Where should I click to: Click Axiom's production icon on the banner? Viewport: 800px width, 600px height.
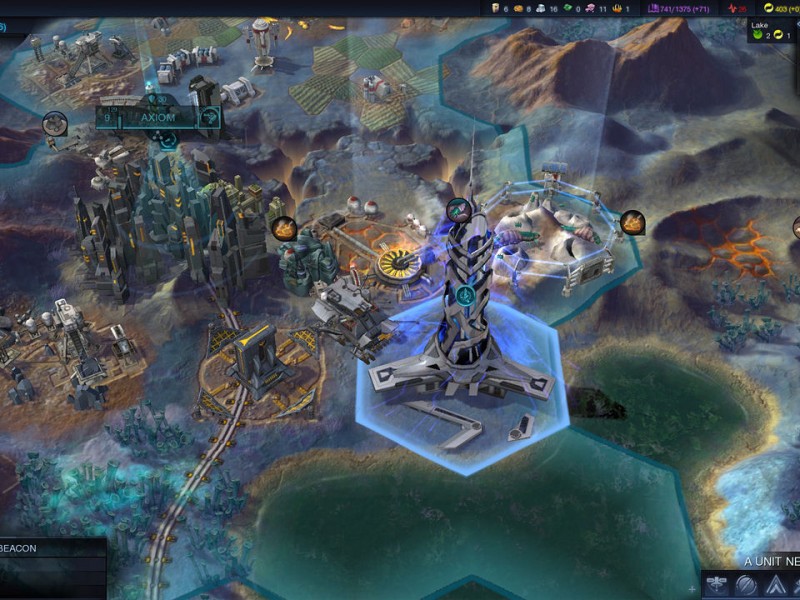[x=210, y=118]
